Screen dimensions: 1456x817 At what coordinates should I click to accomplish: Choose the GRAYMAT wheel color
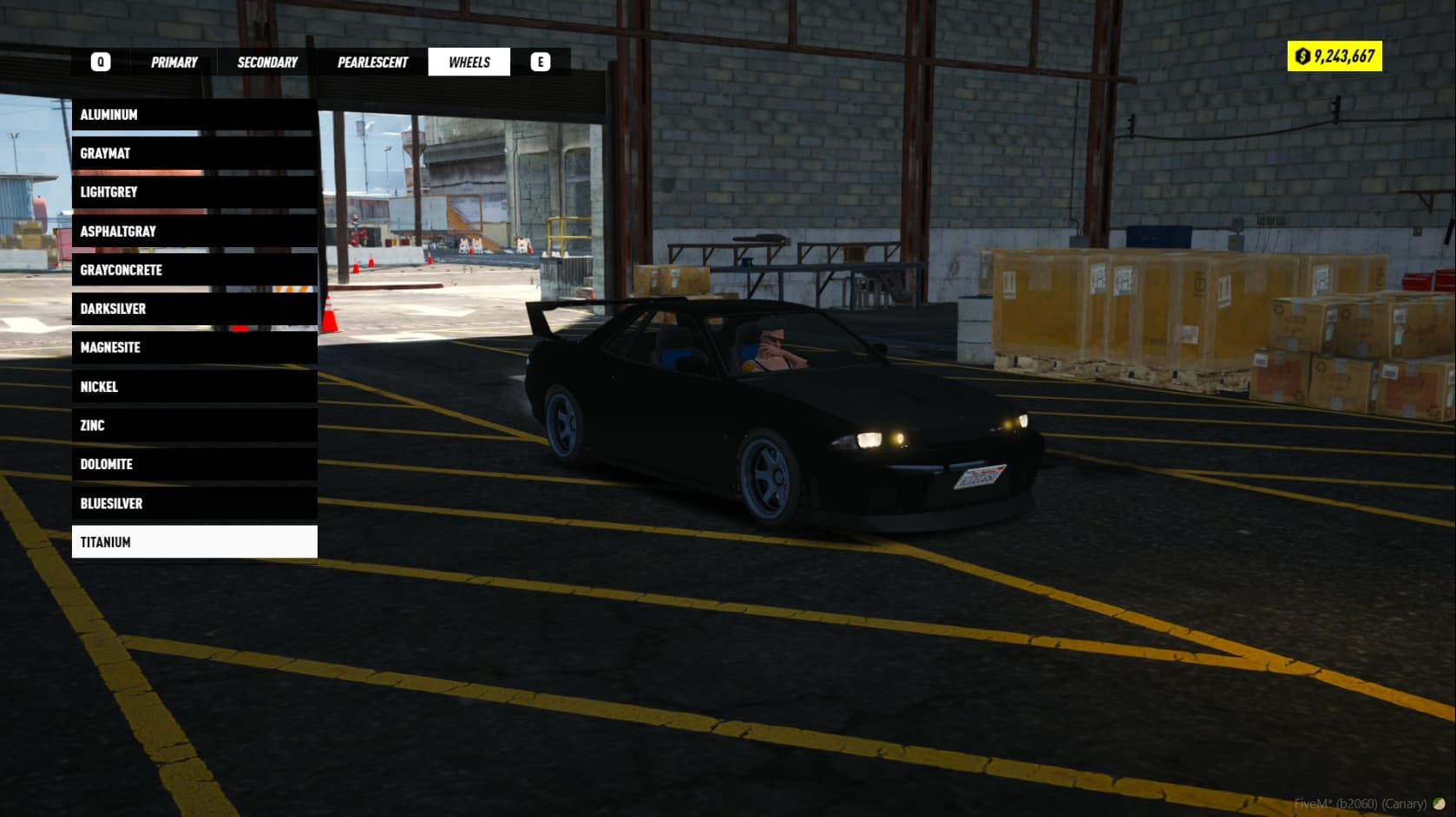click(x=194, y=153)
